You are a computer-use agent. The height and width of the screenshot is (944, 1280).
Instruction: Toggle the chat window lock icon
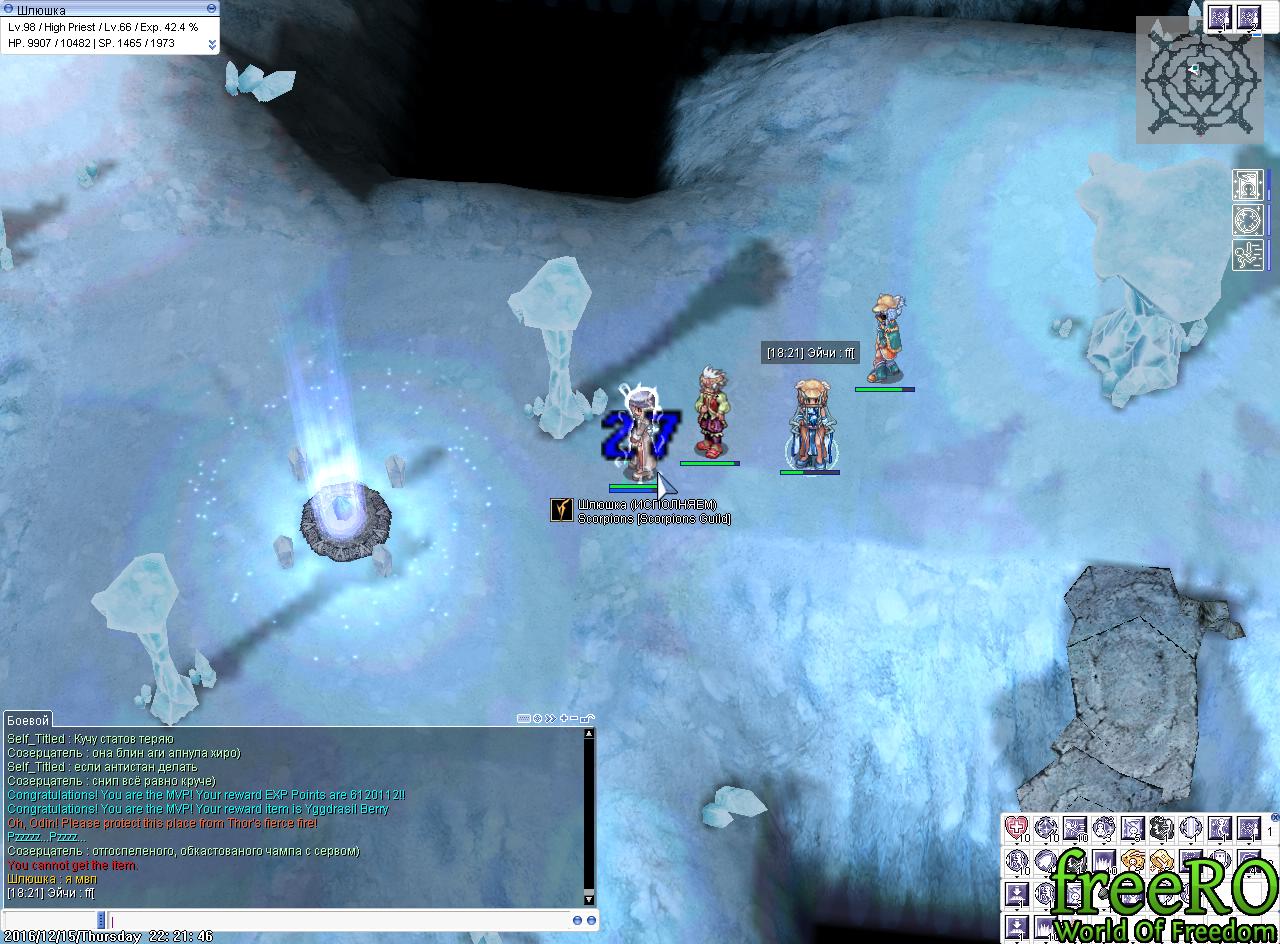click(588, 718)
